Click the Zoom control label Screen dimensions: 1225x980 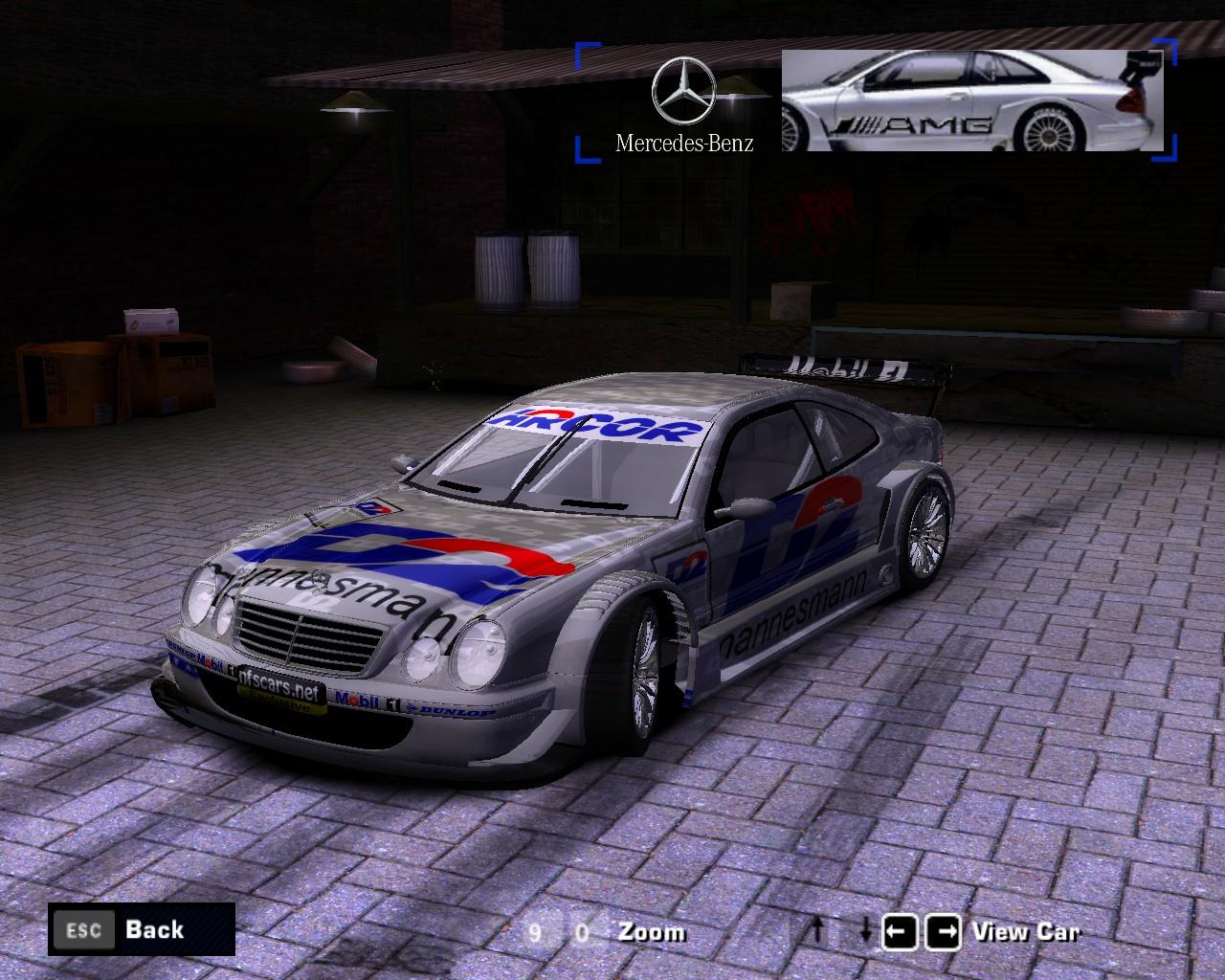pos(652,931)
